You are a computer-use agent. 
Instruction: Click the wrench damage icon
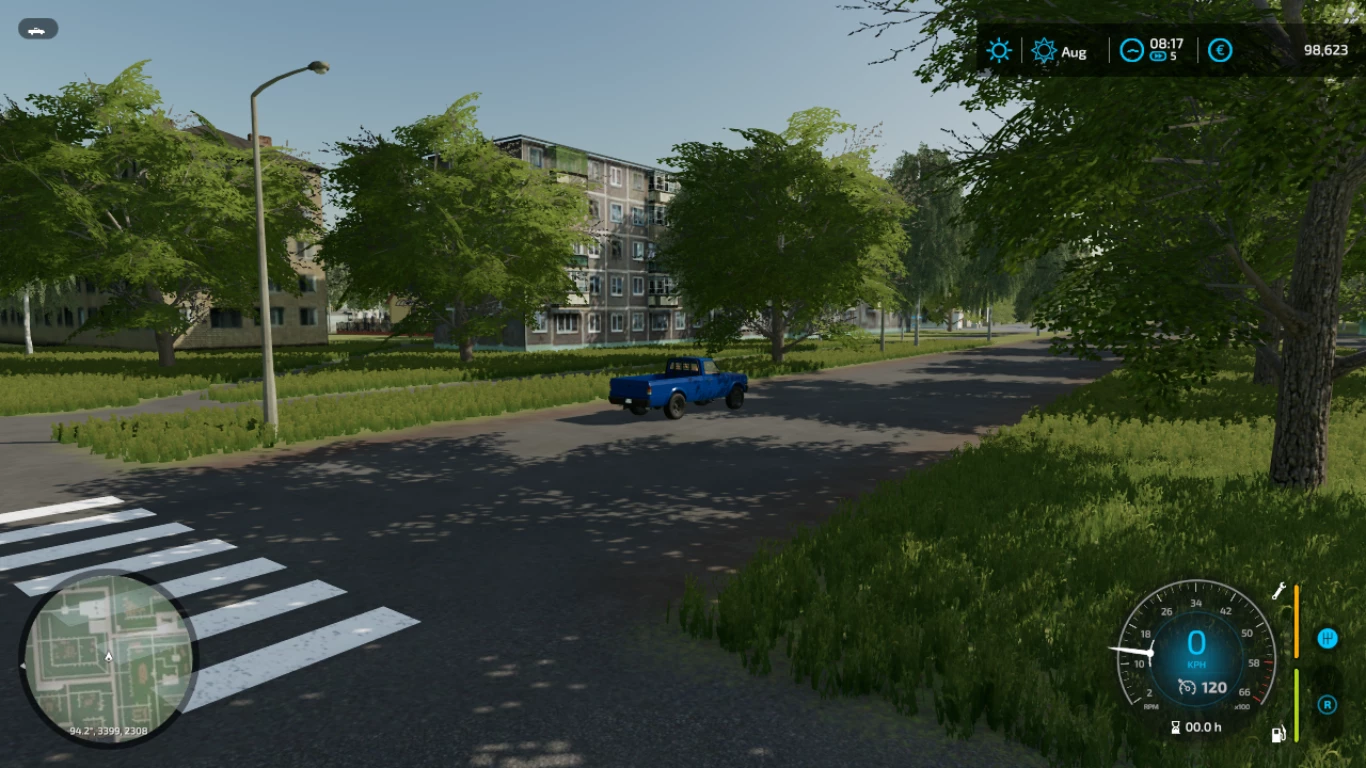coord(1279,591)
